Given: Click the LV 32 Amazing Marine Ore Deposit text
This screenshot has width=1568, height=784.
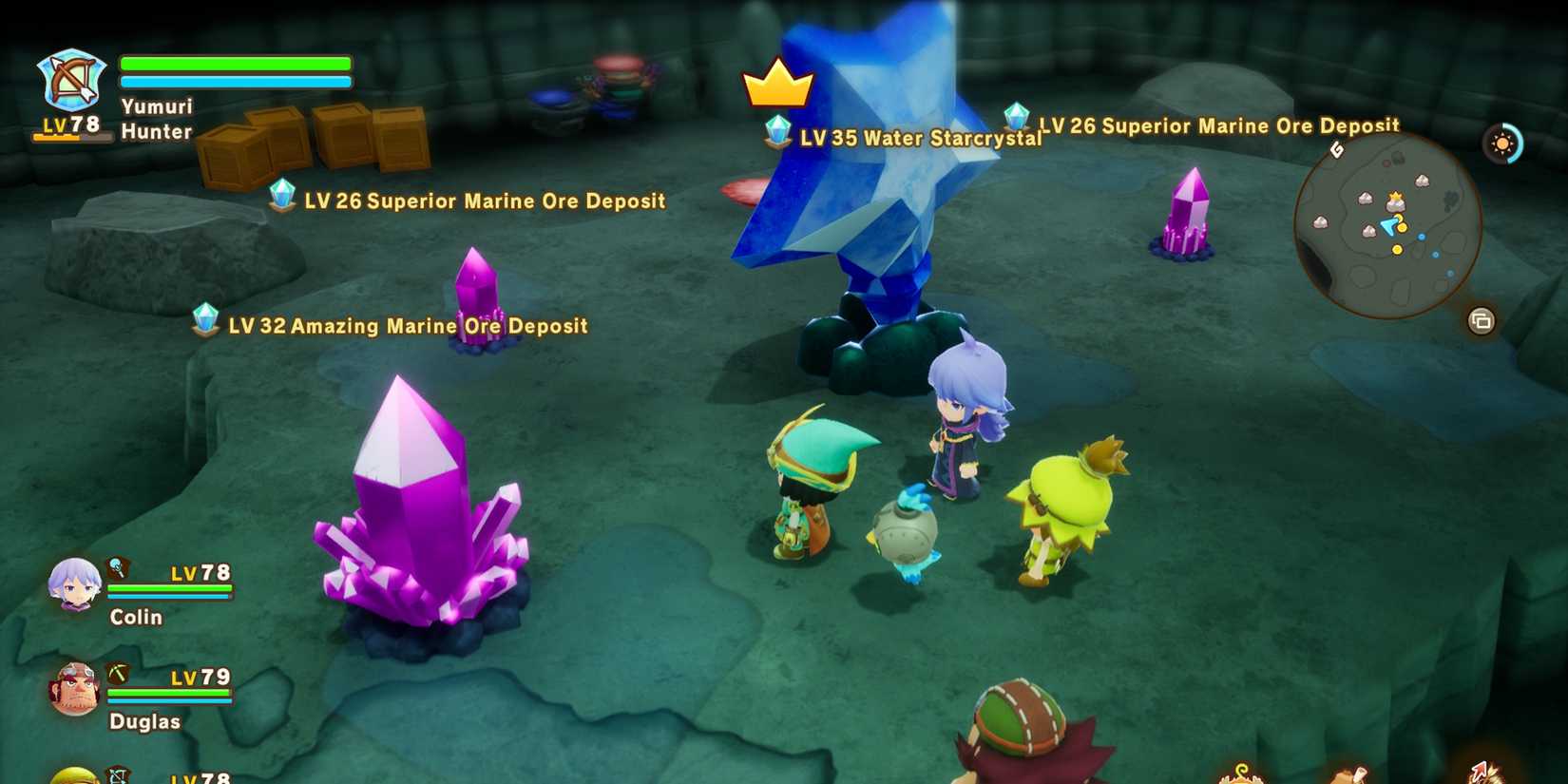Looking at the screenshot, I should point(407,325).
